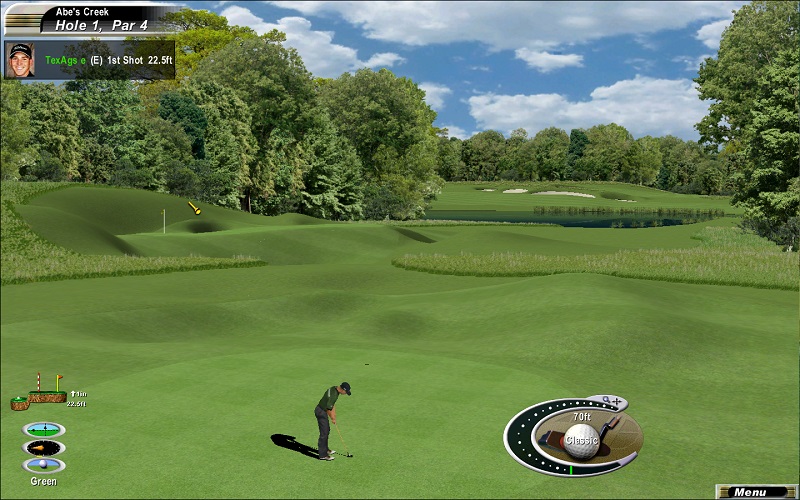The width and height of the screenshot is (800, 500).
Task: Select the putter club image
Action: (611, 427)
